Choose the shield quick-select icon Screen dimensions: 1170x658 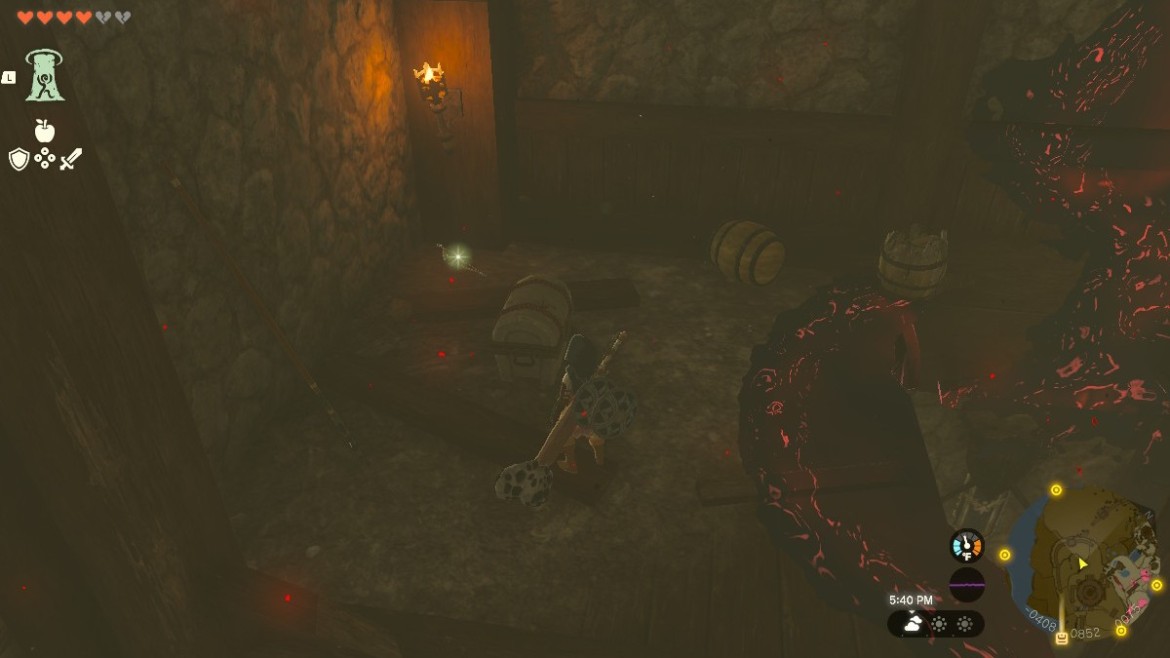(x=19, y=159)
